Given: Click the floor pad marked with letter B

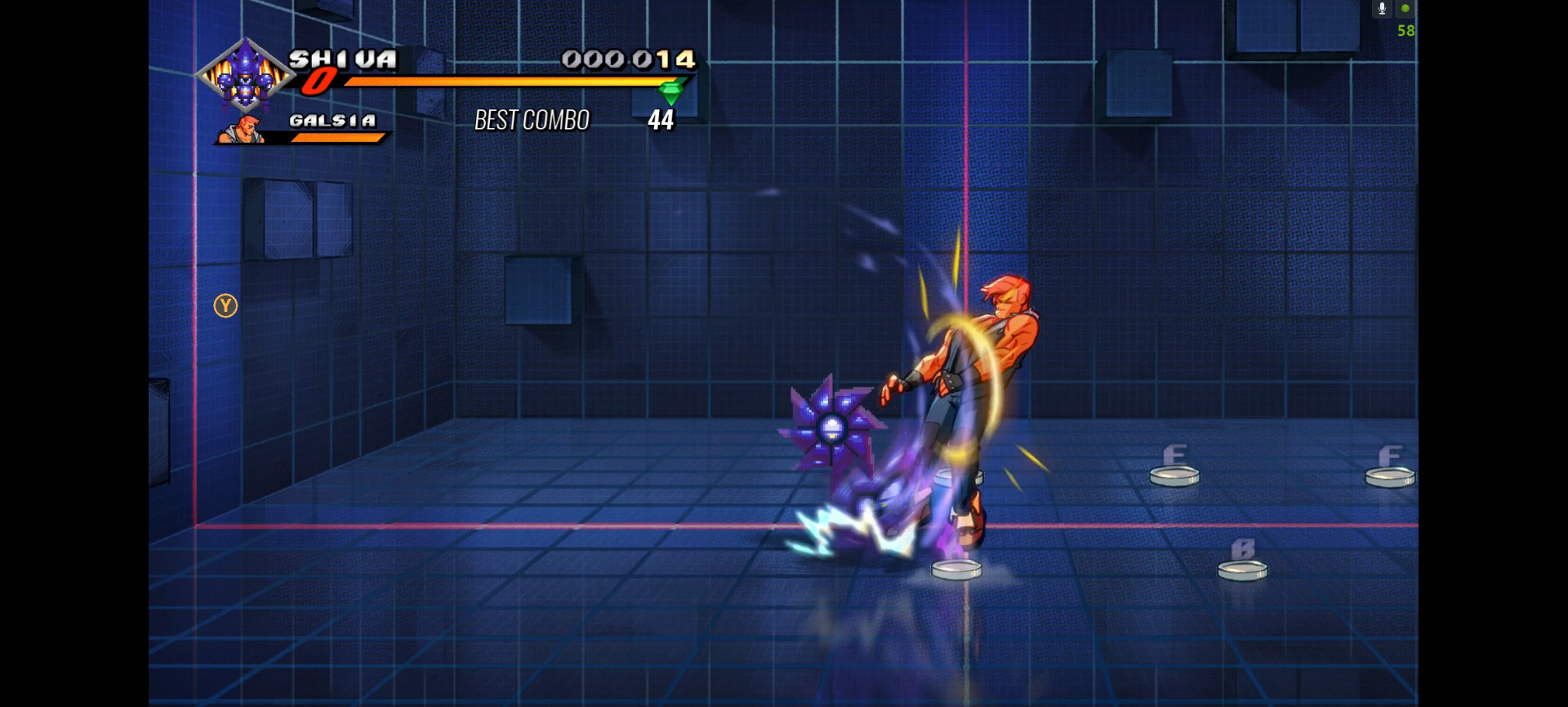Looking at the screenshot, I should click(x=1241, y=571).
